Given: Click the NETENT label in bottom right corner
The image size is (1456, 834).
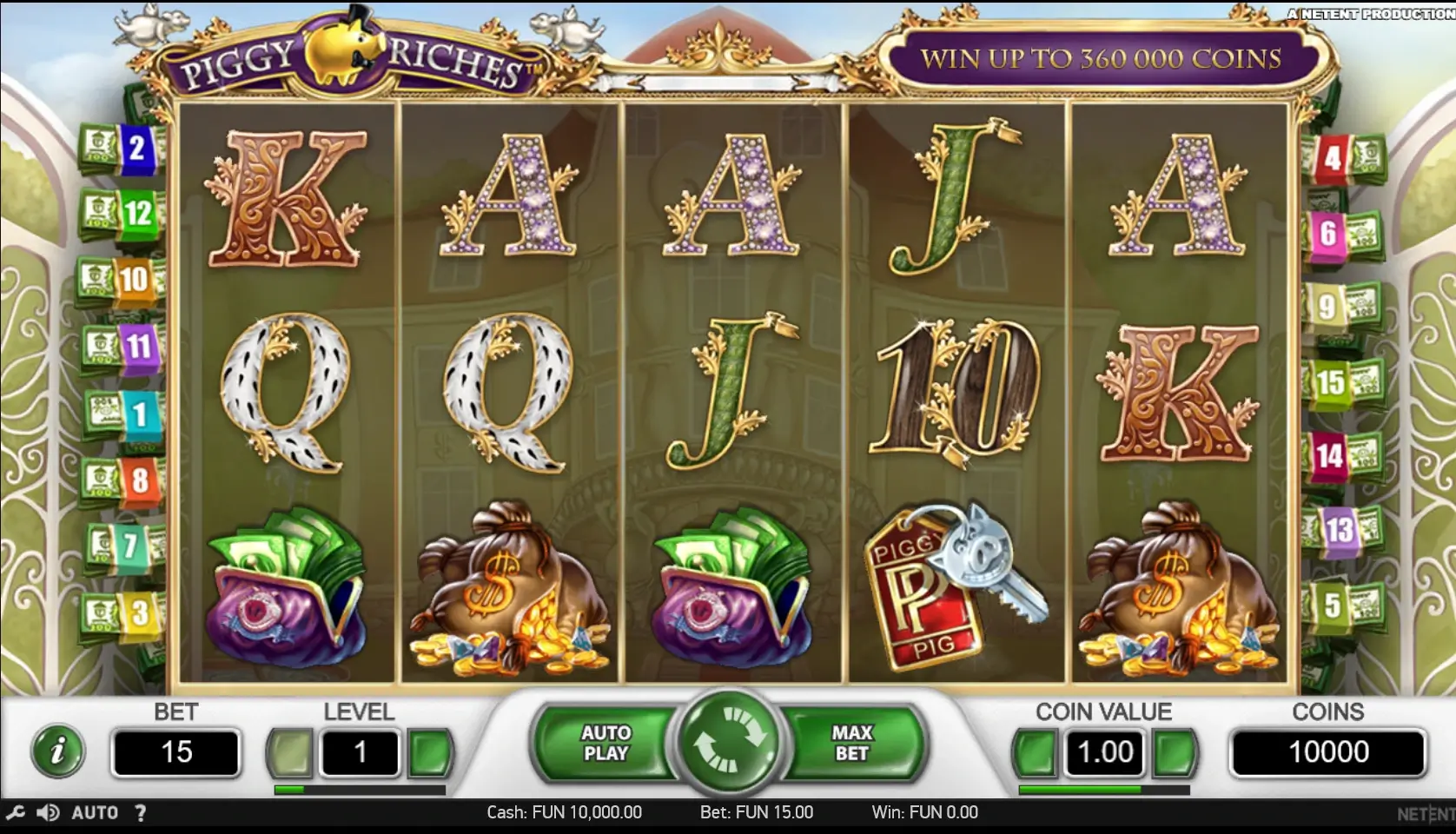Looking at the screenshot, I should (1425, 812).
